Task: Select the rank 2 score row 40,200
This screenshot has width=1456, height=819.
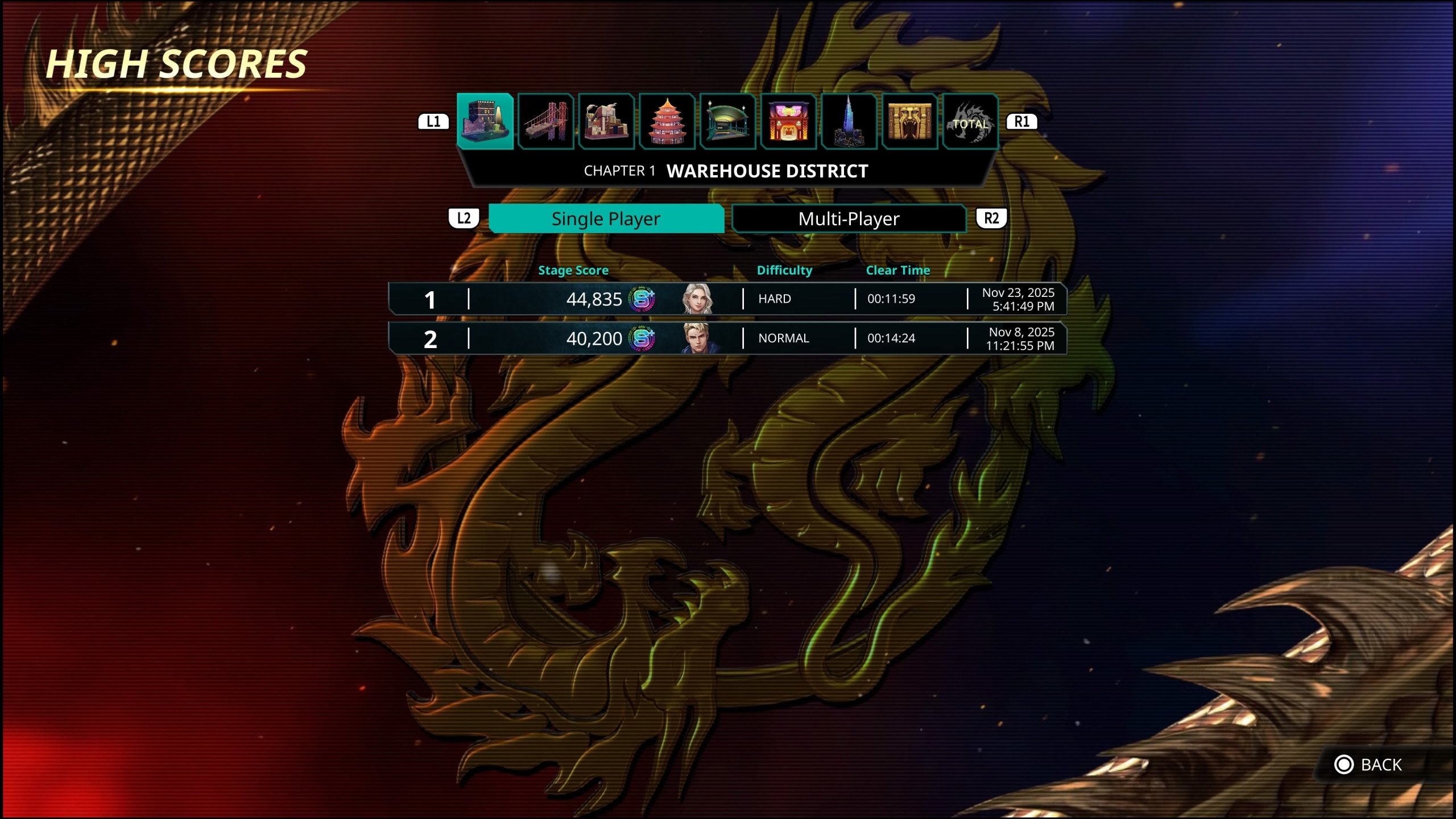Action: coord(727,338)
